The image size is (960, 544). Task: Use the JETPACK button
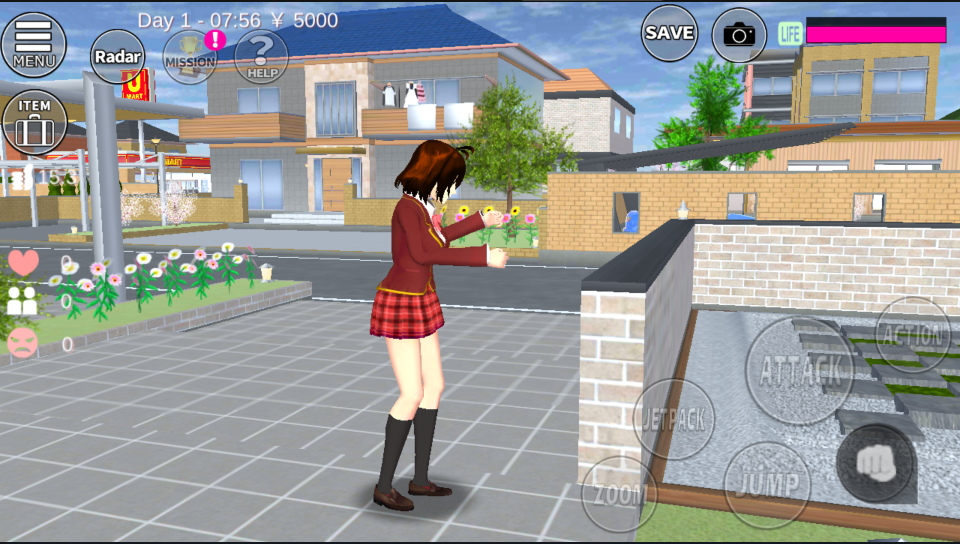coord(673,419)
